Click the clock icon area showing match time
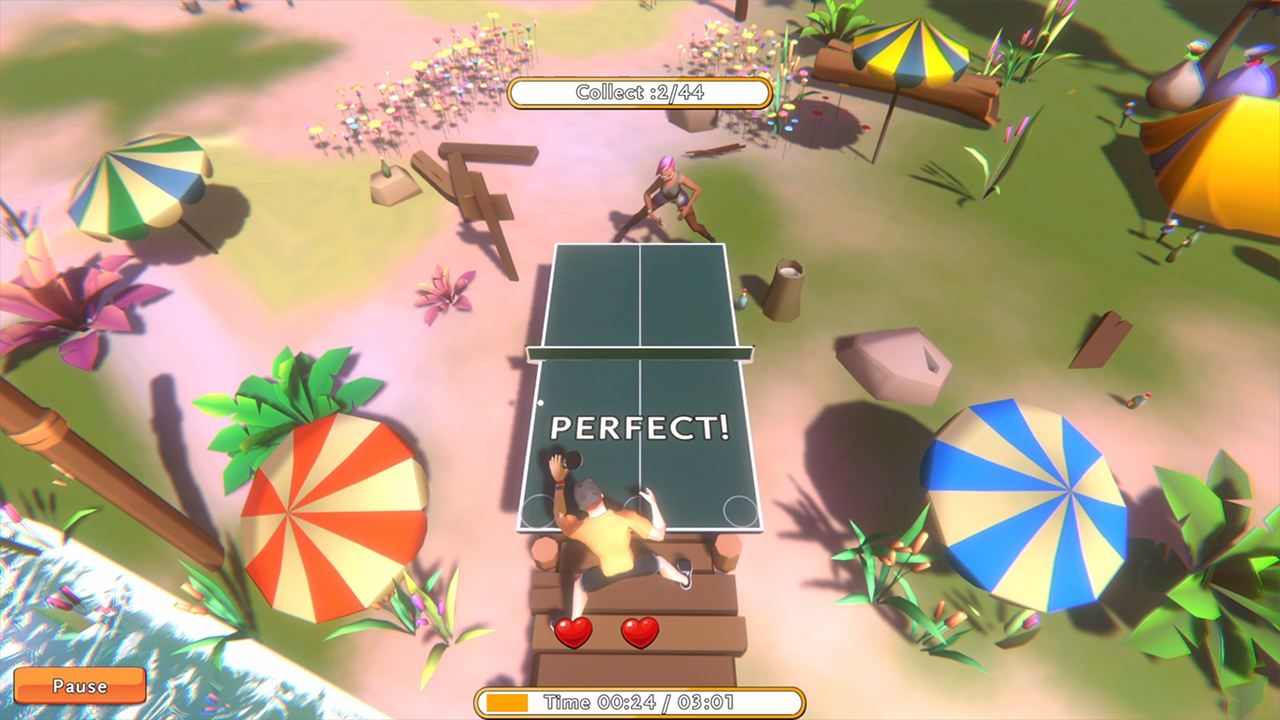Viewport: 1280px width, 720px height. pyautogui.click(x=640, y=702)
